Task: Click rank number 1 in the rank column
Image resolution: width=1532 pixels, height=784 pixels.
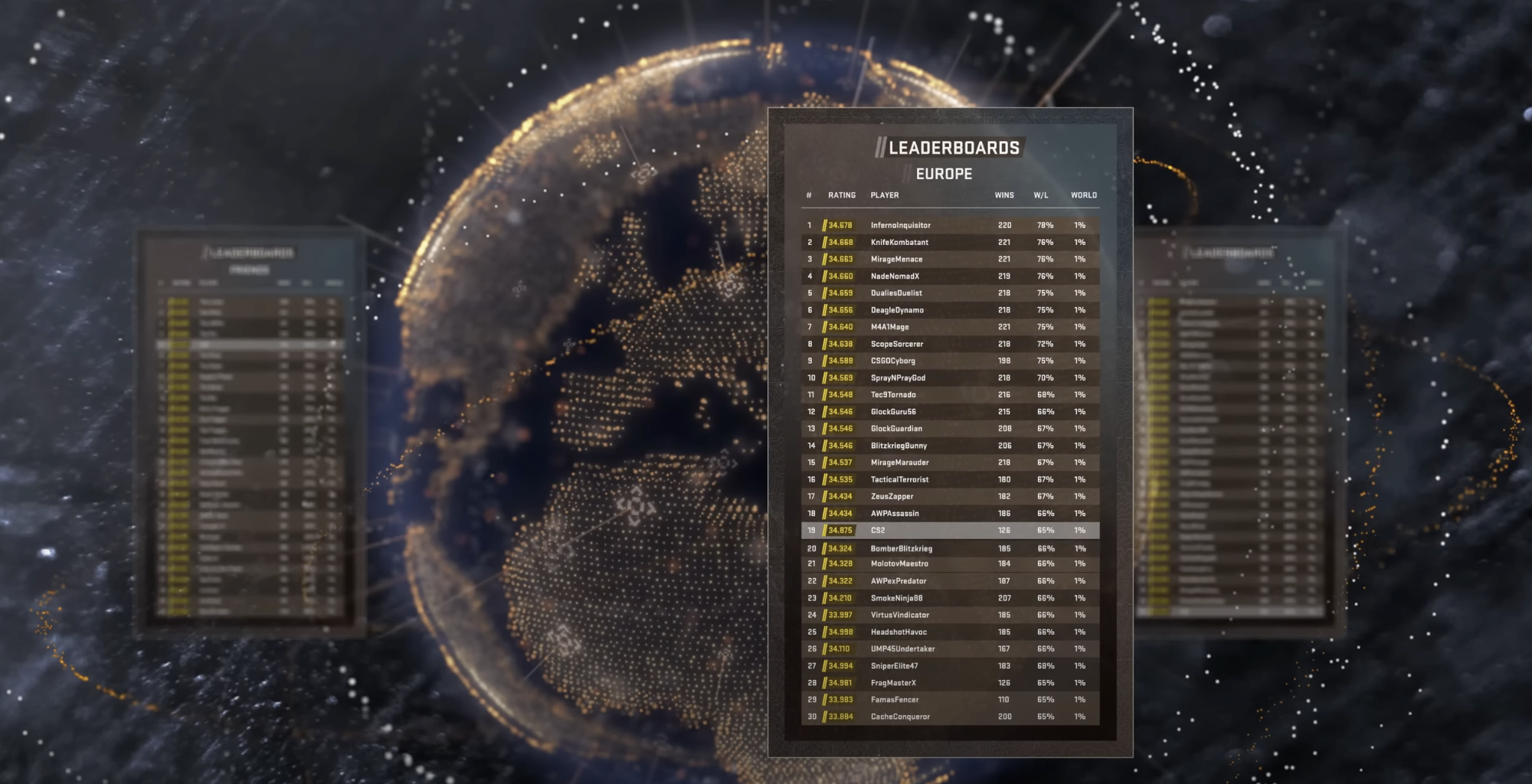Action: tap(810, 225)
